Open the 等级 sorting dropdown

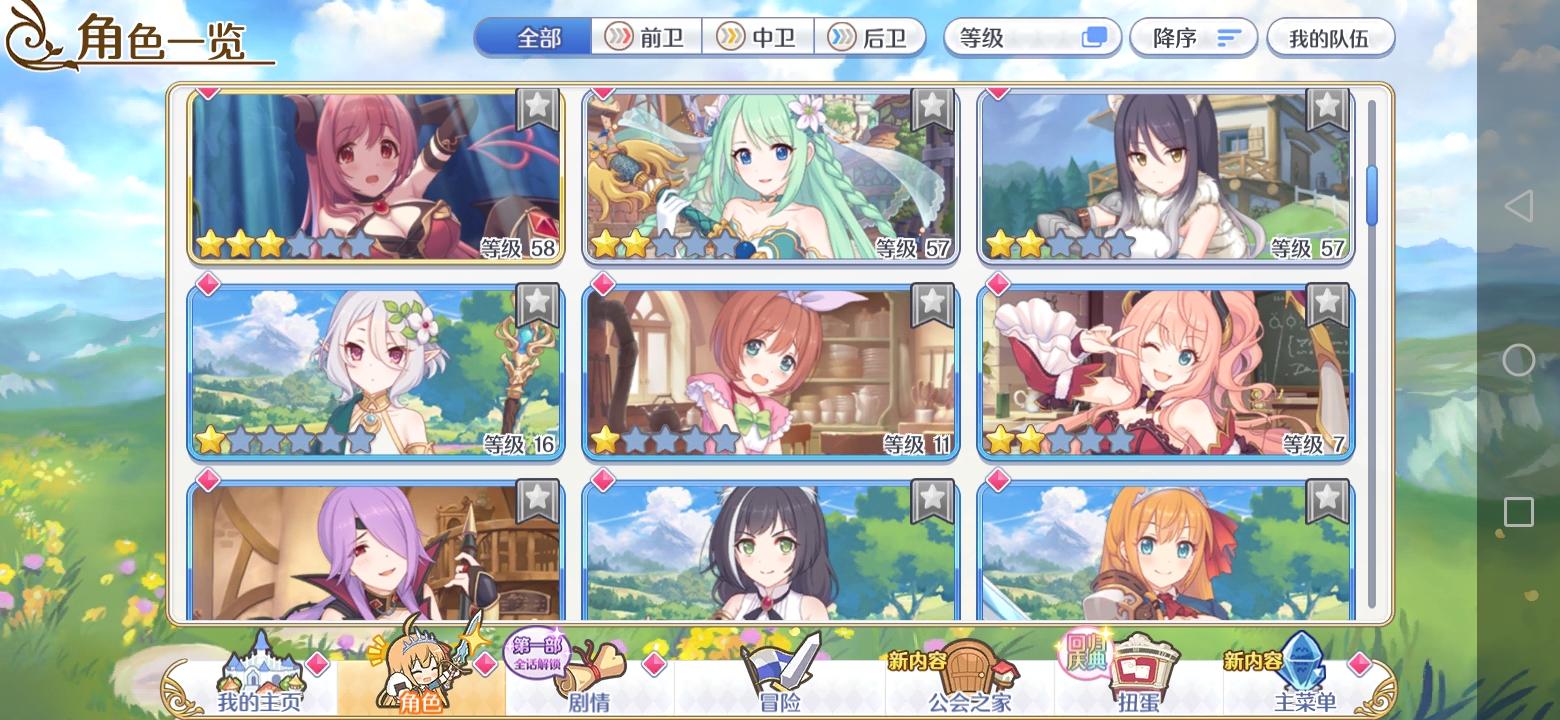1010,36
